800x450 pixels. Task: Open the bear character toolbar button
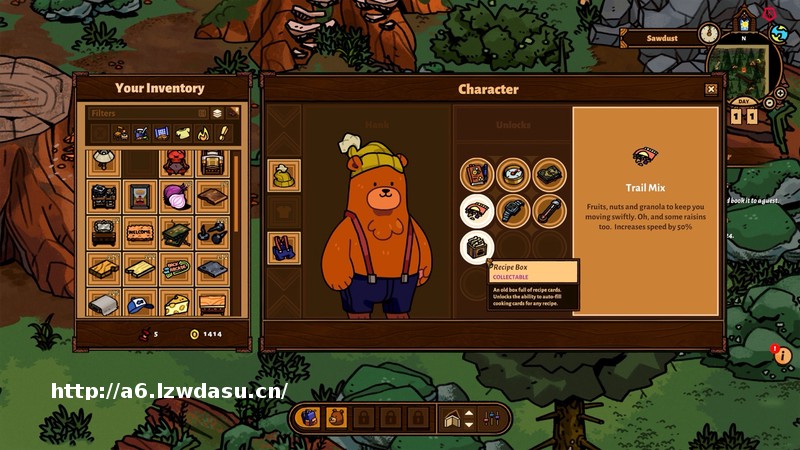336,417
